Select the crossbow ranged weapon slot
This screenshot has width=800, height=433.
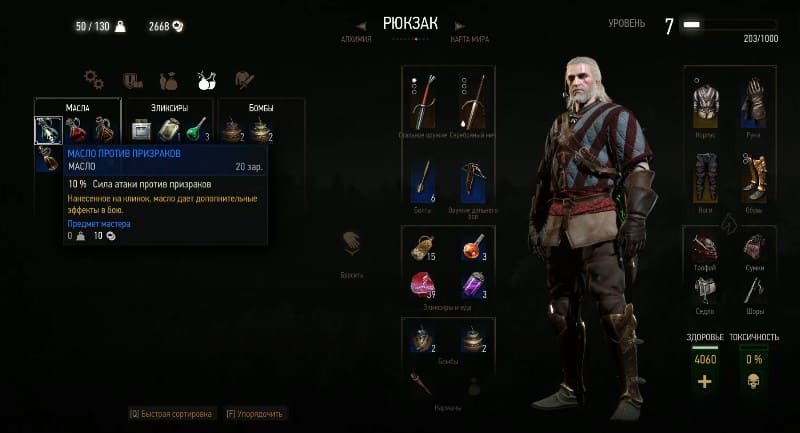tap(474, 184)
